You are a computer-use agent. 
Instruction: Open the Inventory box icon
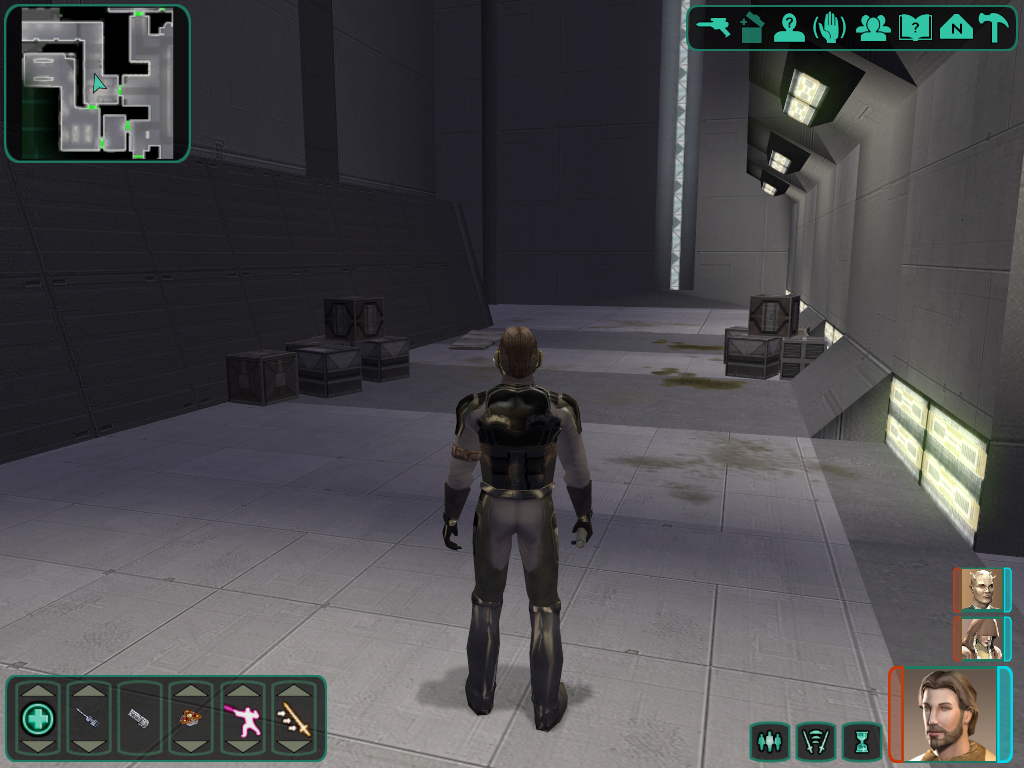click(751, 28)
